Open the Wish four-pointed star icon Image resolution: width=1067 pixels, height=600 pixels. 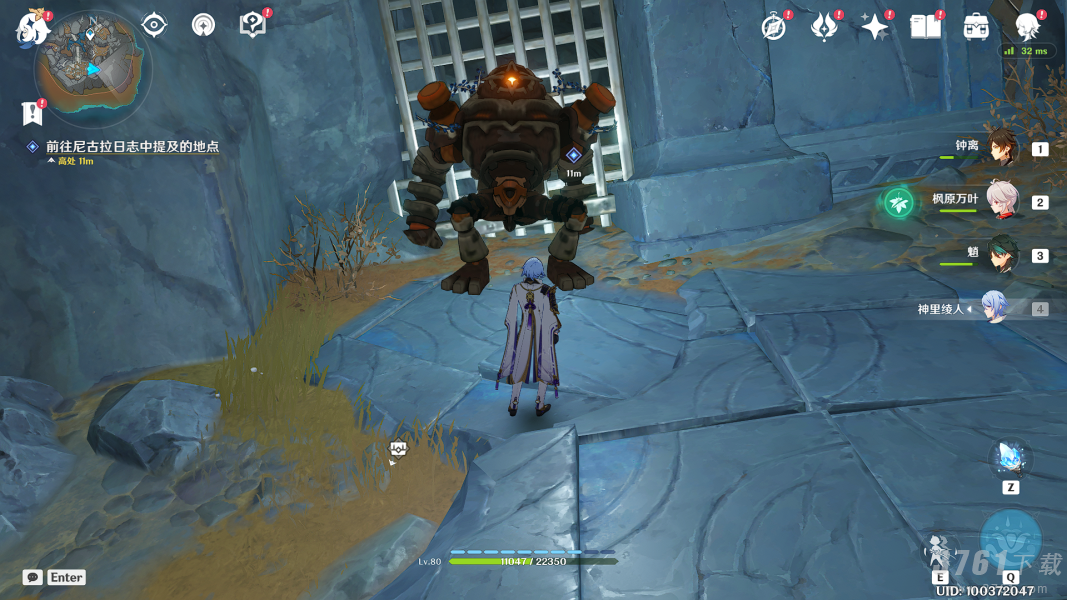(x=875, y=27)
